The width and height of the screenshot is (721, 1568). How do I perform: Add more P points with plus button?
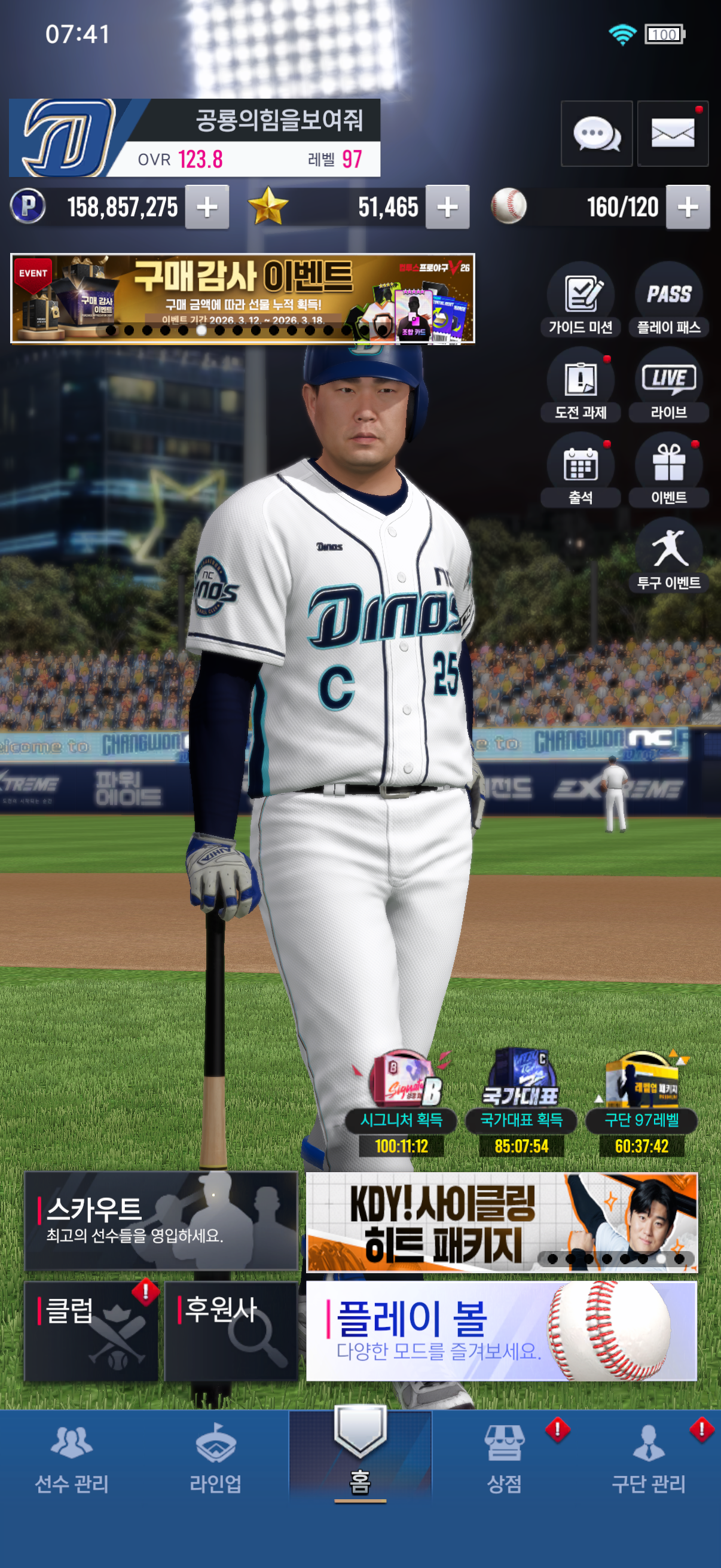(207, 207)
